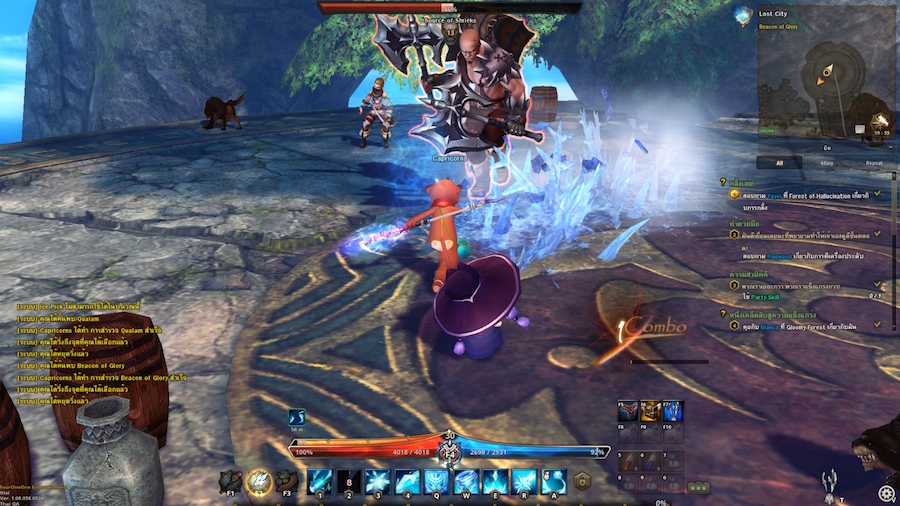Switch to the Story quest tab

click(827, 162)
